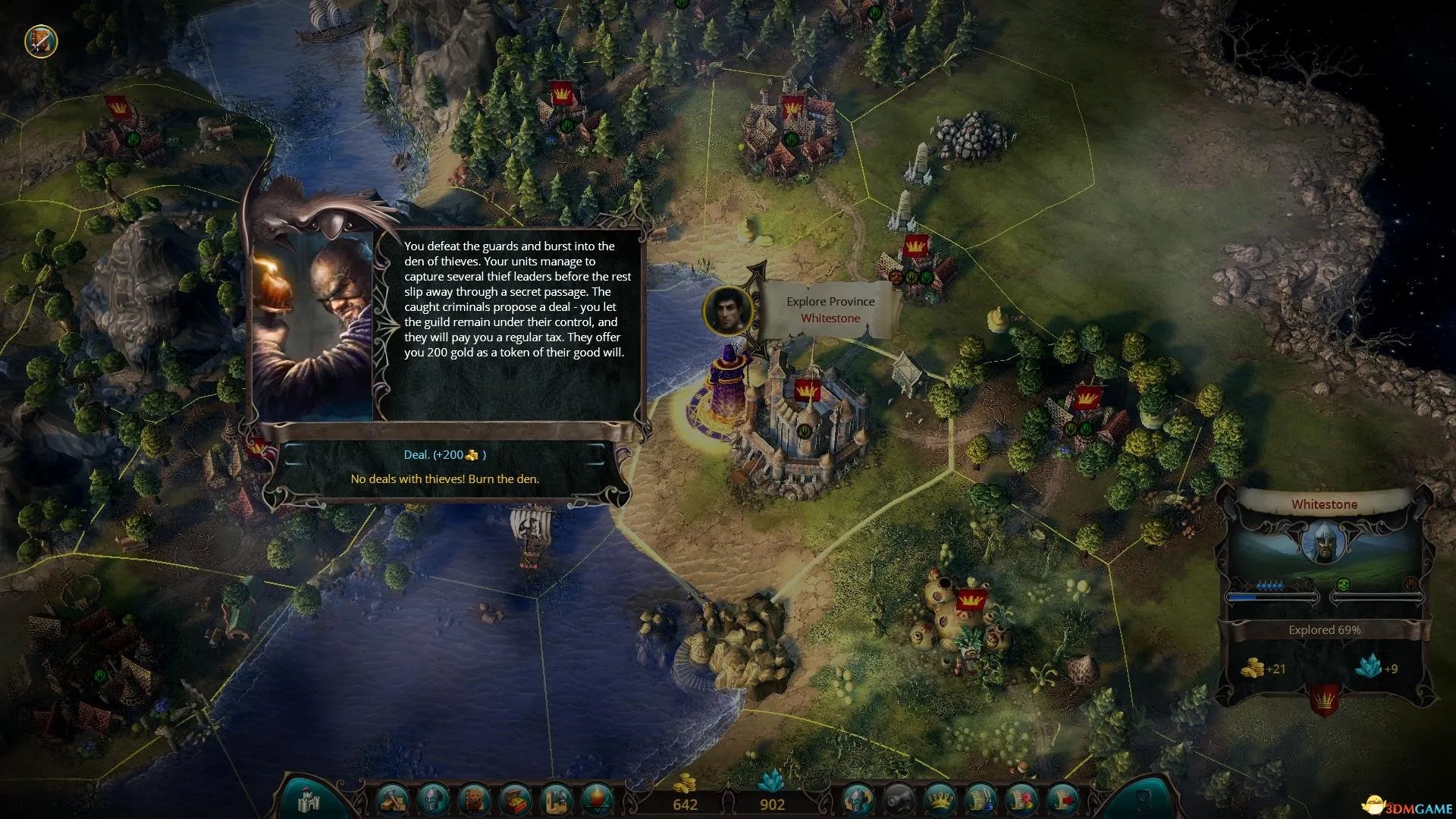The width and height of the screenshot is (1456, 819).
Task: Open the sword-and-book icon in top-left corner
Action: point(41,42)
